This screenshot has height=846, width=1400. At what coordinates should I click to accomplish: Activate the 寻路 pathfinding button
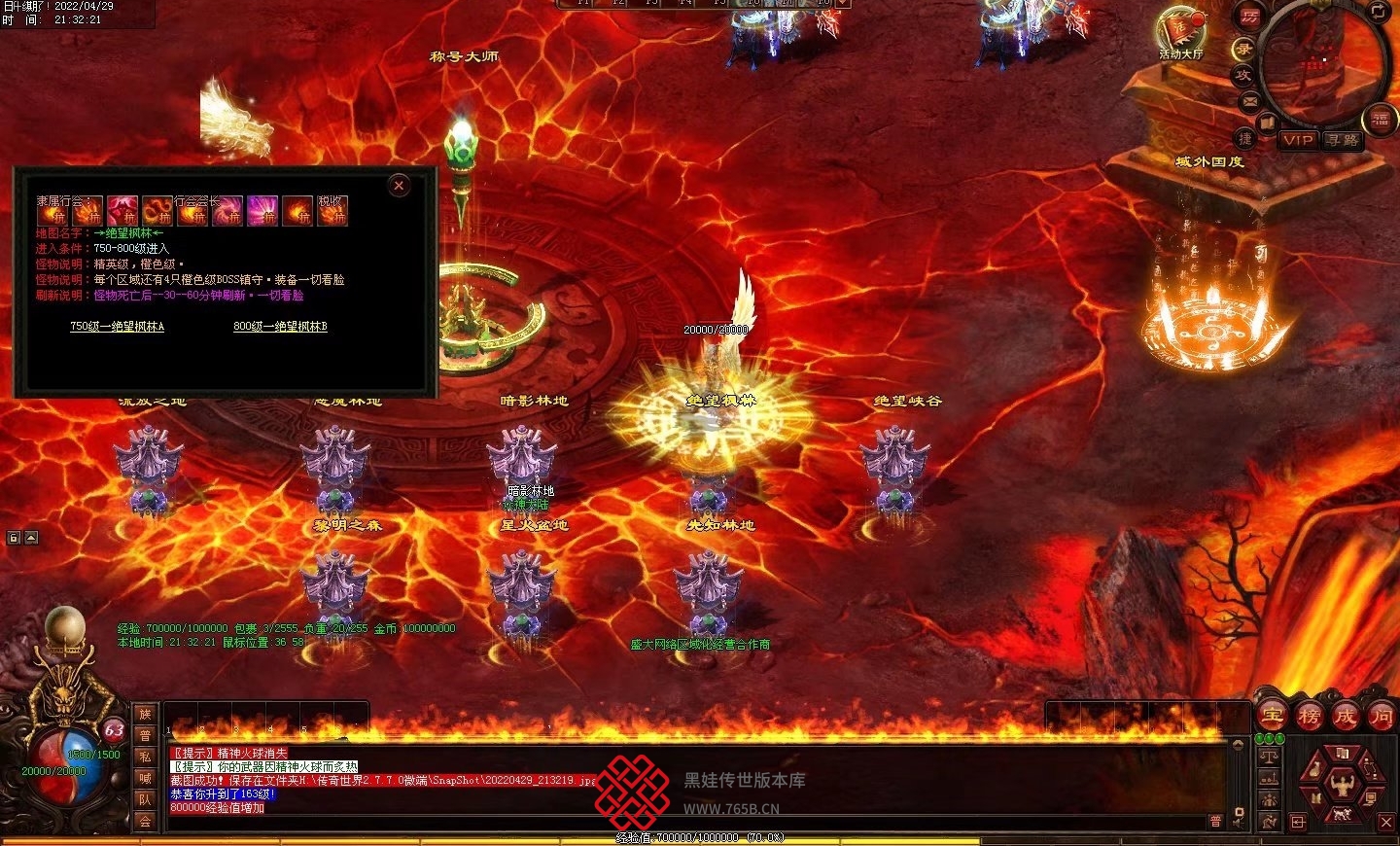coord(1343,140)
